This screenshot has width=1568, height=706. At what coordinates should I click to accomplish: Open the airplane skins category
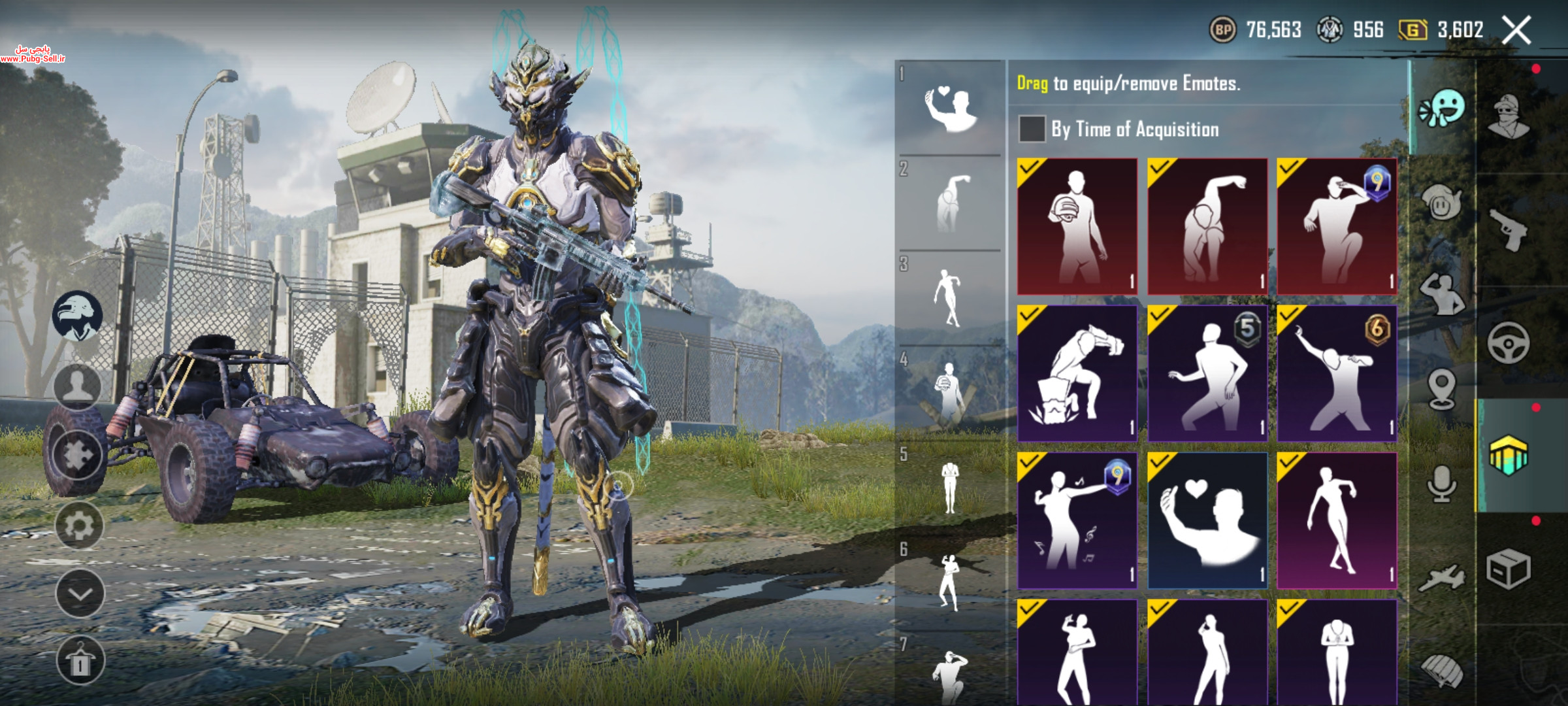click(x=1441, y=578)
